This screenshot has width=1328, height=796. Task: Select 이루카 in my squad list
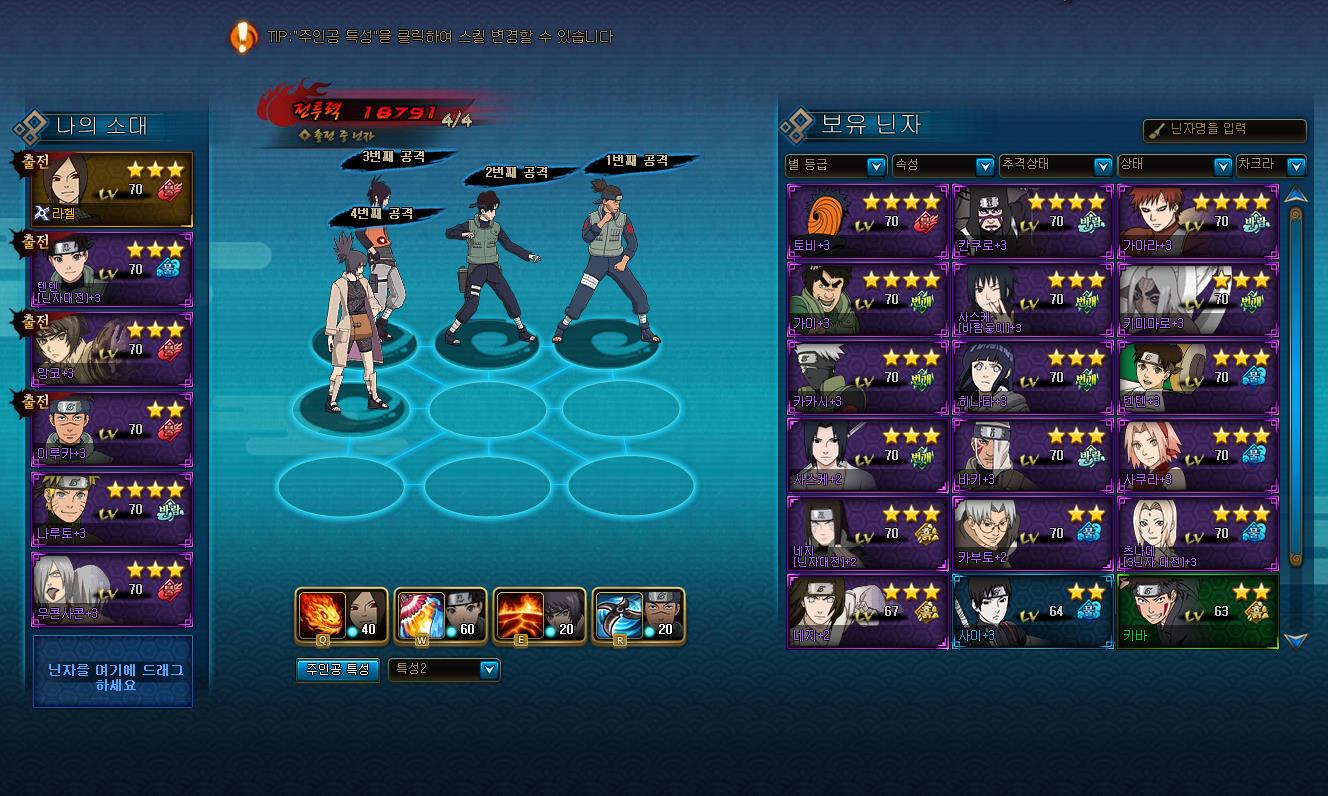[112, 429]
